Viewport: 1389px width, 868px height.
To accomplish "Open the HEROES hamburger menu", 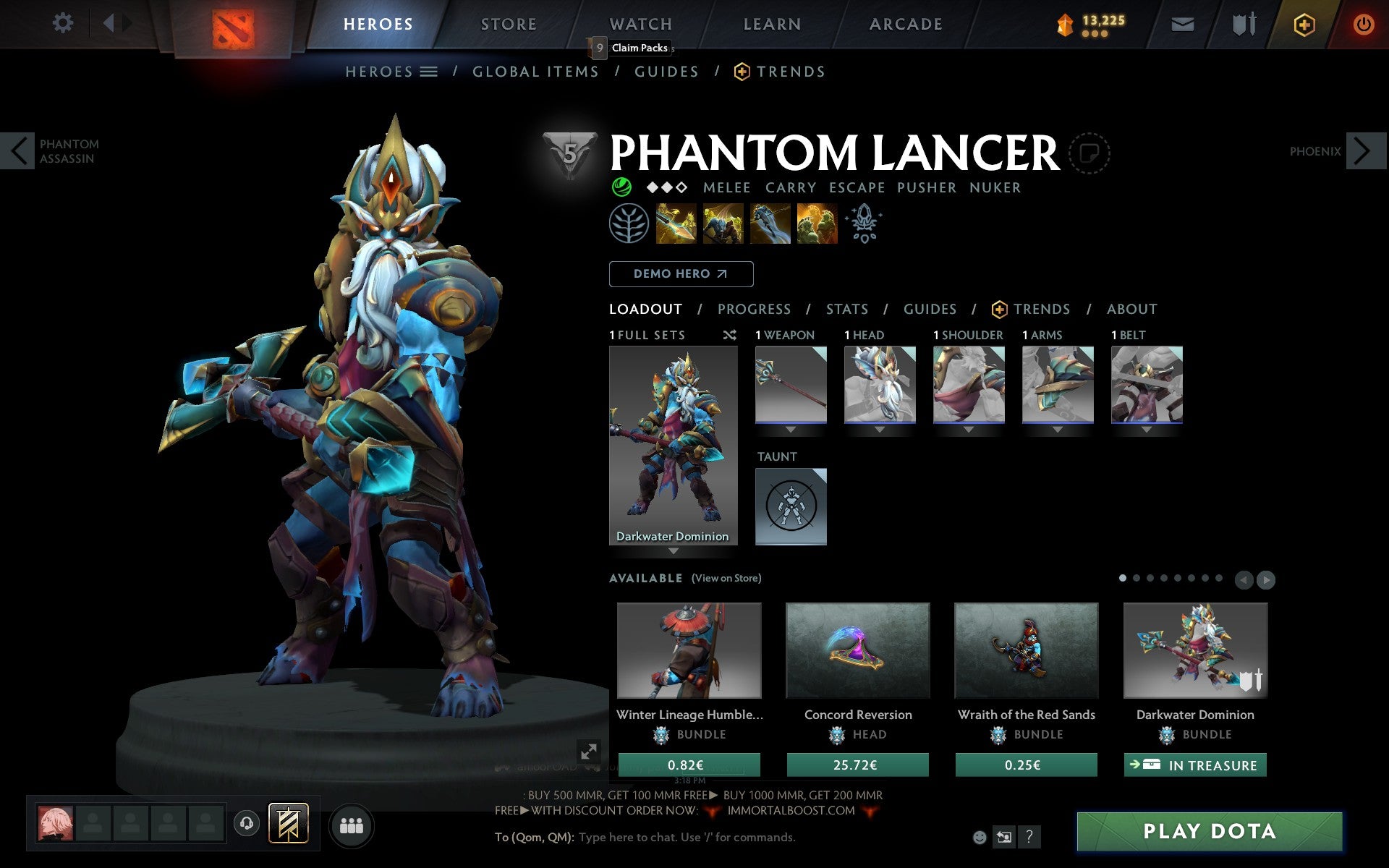I will click(x=430, y=71).
